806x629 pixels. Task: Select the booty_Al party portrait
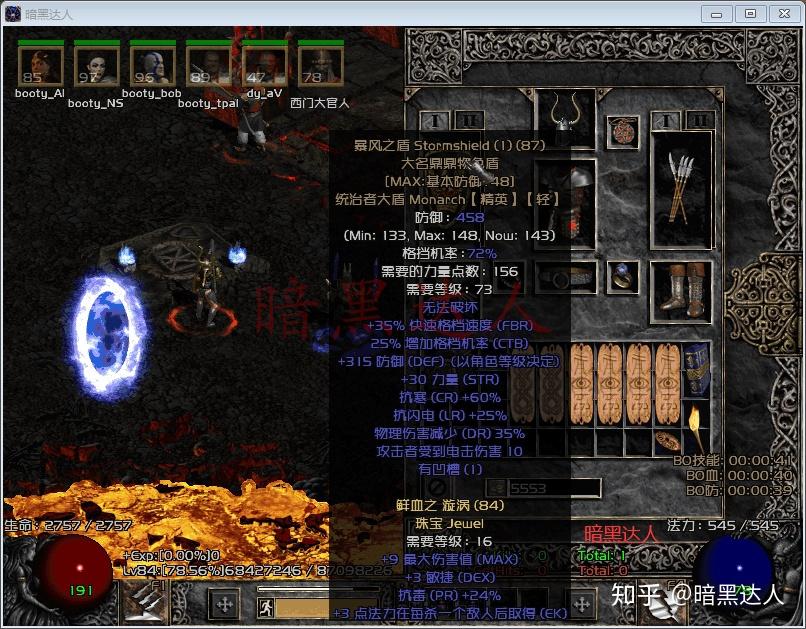(40, 66)
